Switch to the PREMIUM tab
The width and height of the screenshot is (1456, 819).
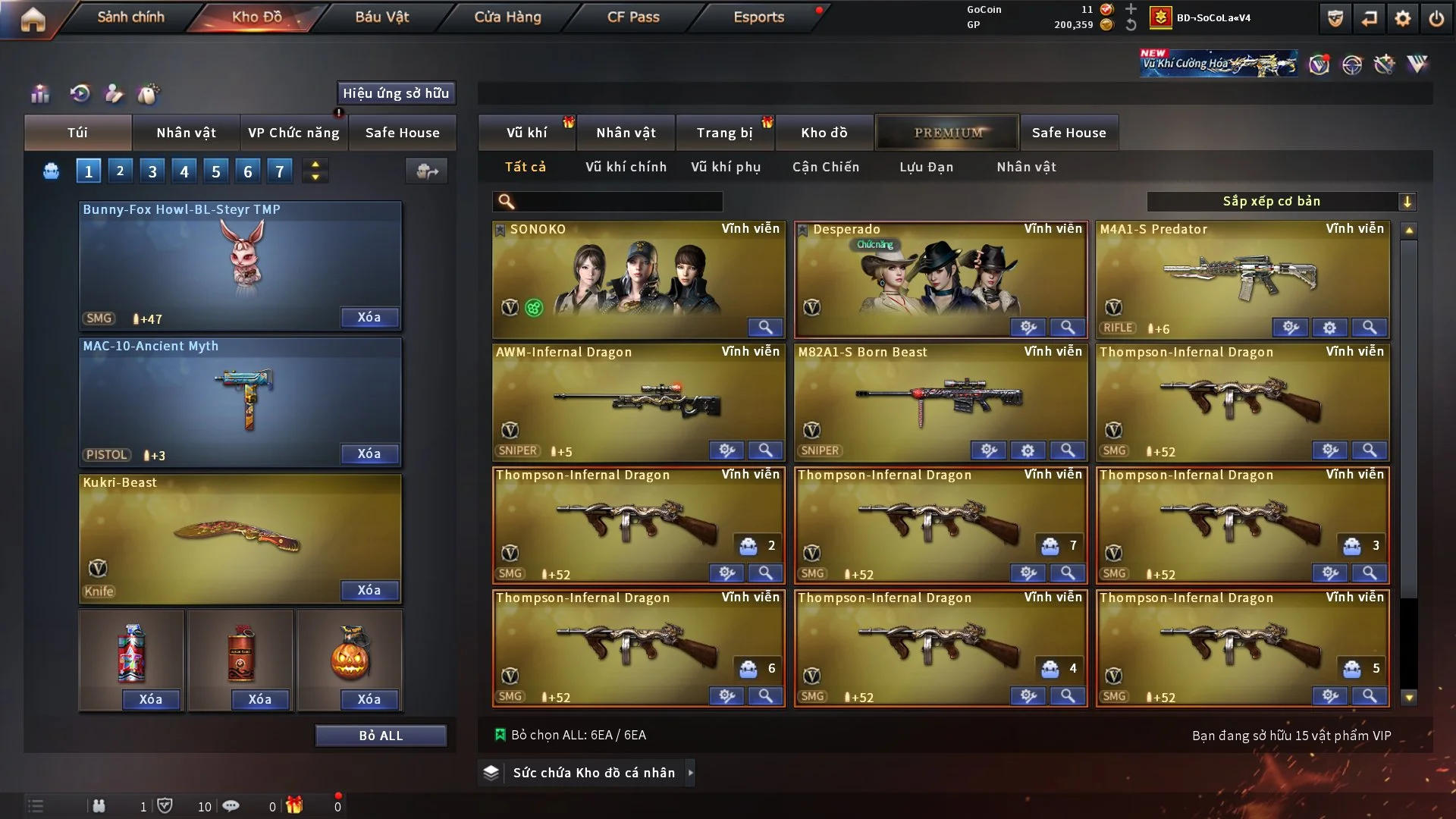pyautogui.click(x=947, y=132)
